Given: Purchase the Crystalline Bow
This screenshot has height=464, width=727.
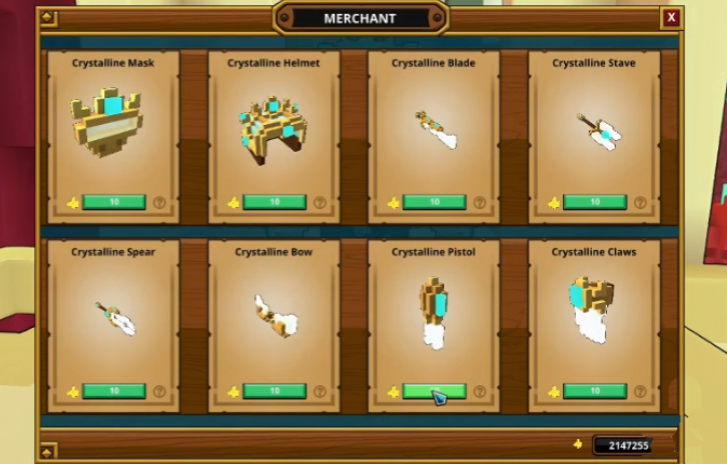Looking at the screenshot, I should [x=274, y=391].
